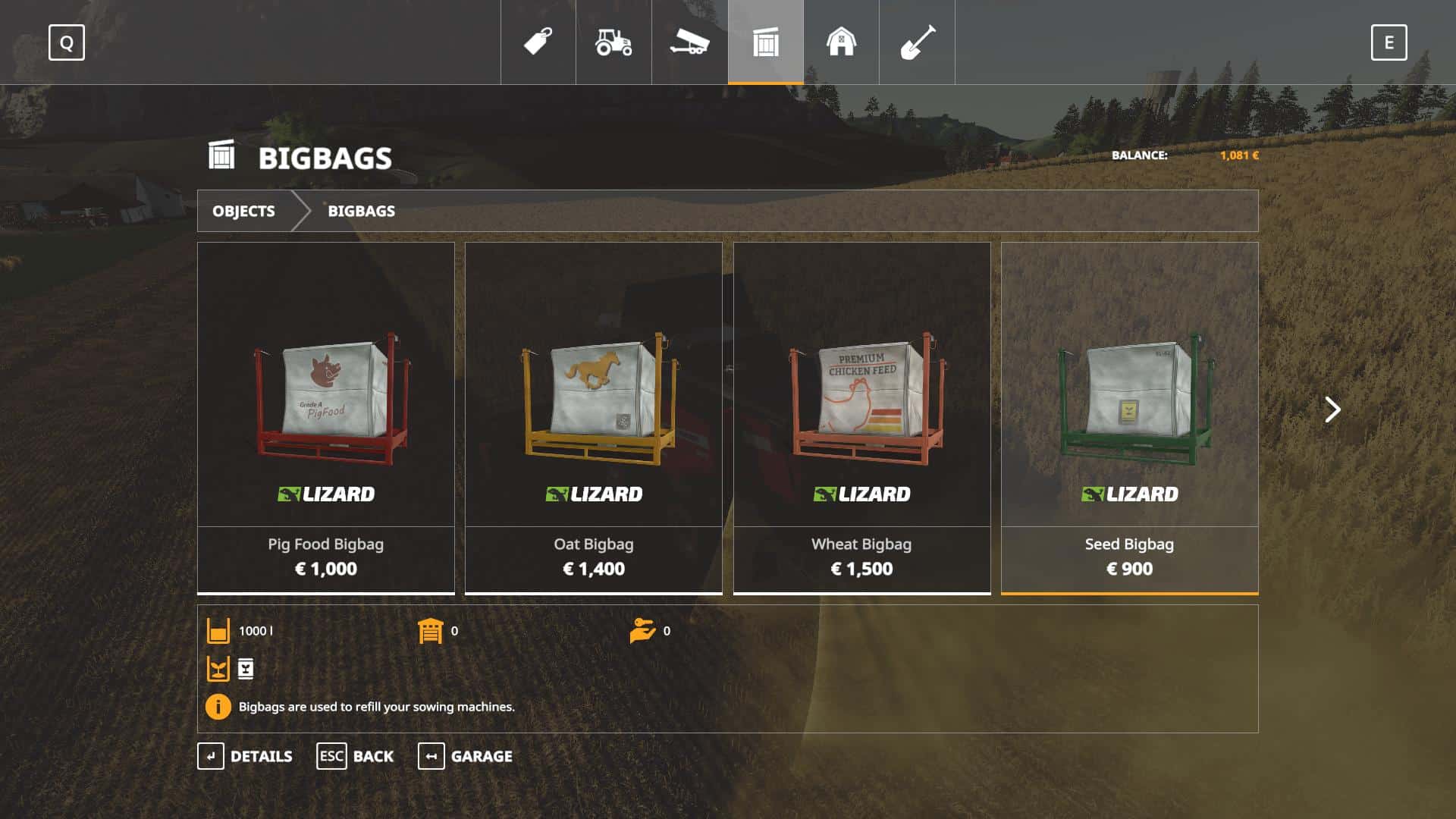1456x819 pixels.
Task: Switch to the tractor vehicles tab
Action: [x=613, y=42]
